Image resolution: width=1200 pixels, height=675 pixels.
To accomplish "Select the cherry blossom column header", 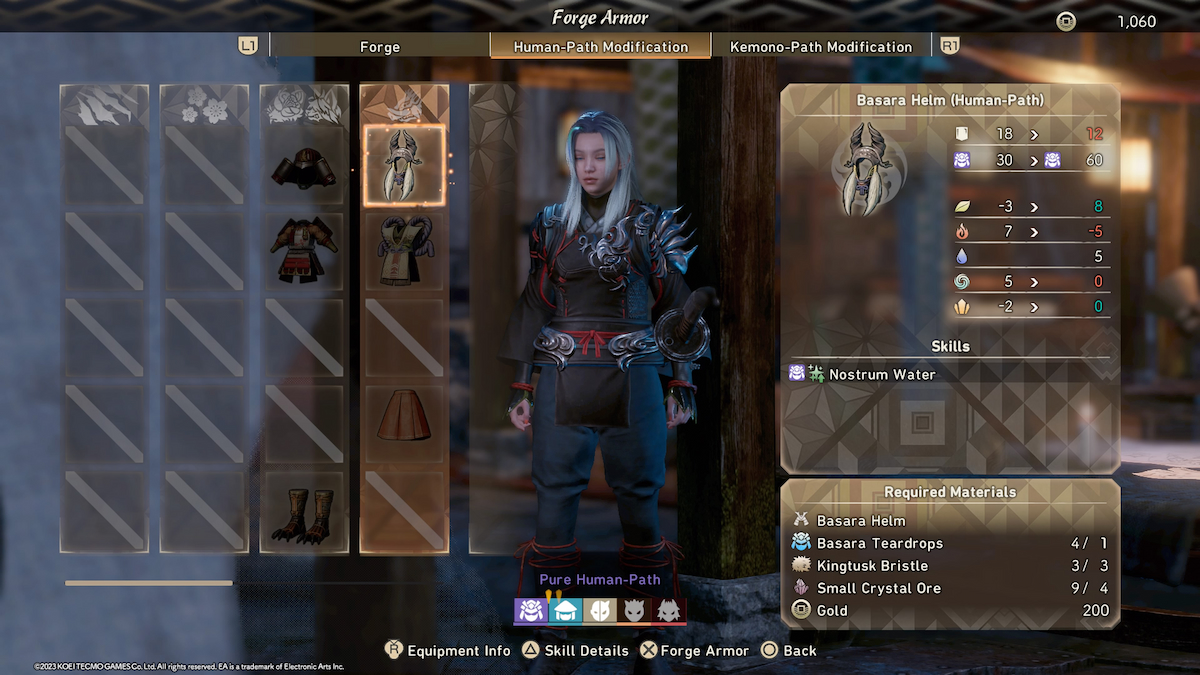I will click(x=204, y=104).
